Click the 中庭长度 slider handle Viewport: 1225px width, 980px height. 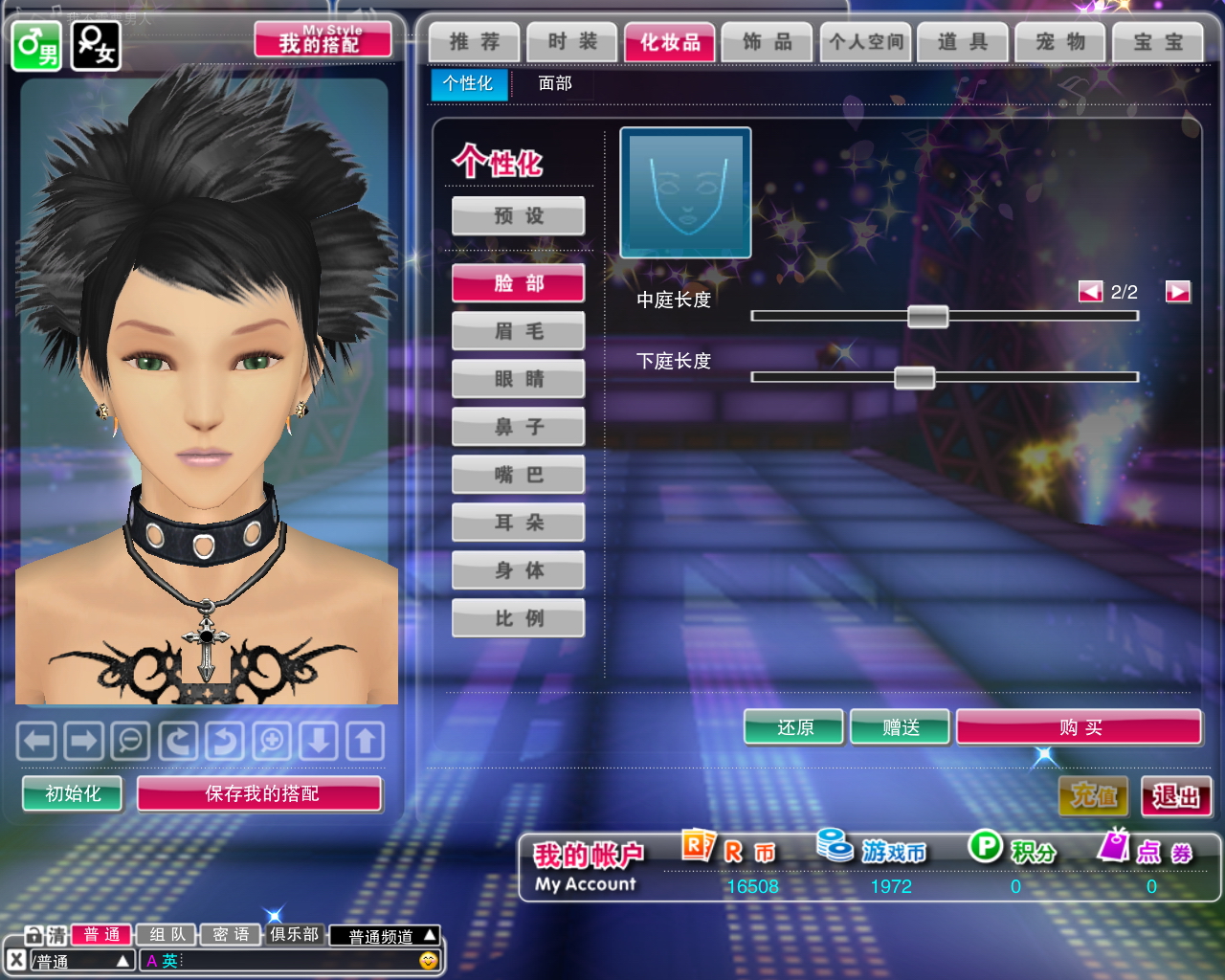pos(927,316)
